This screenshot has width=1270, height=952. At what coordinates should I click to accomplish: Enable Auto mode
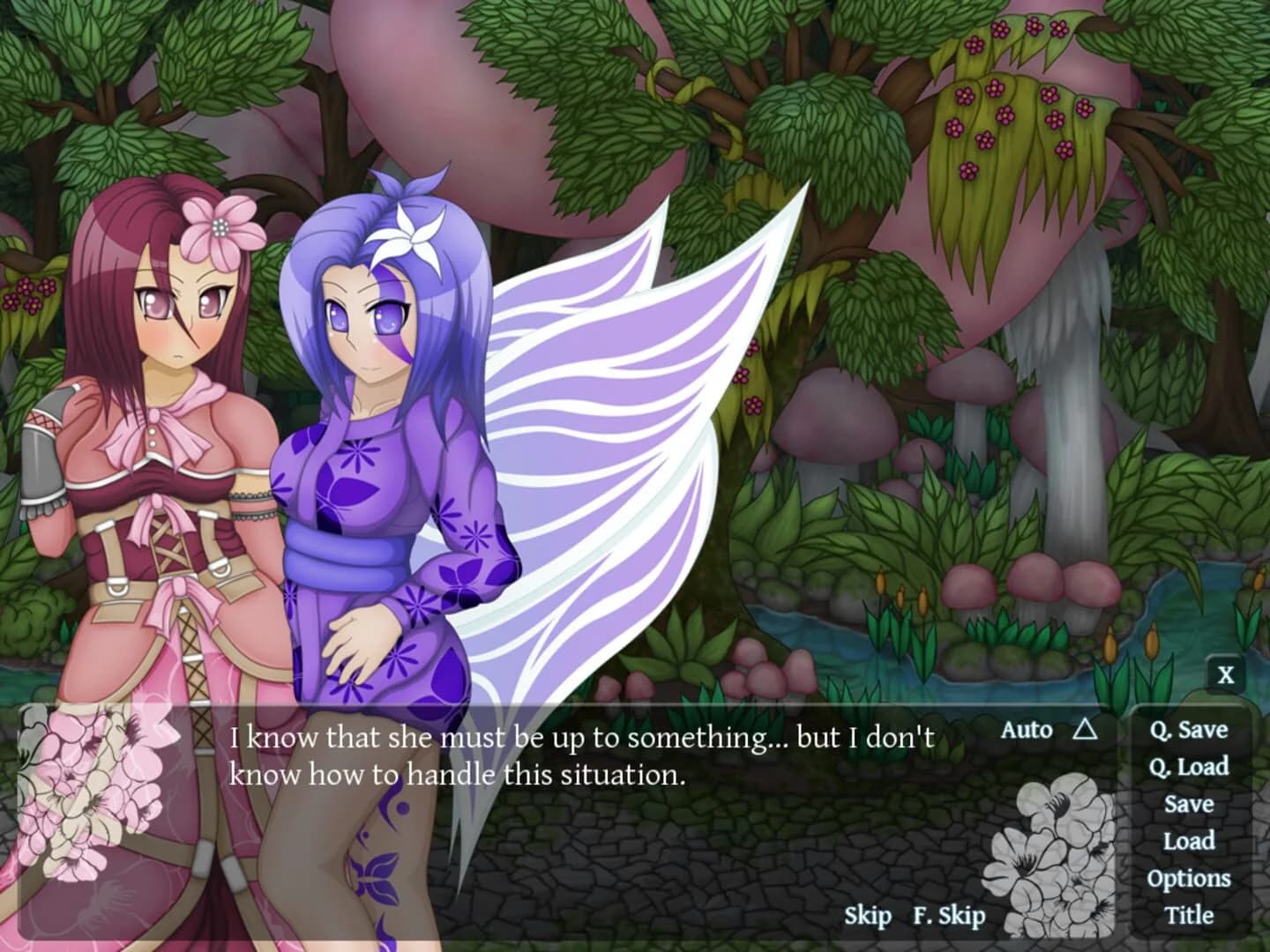1026,729
